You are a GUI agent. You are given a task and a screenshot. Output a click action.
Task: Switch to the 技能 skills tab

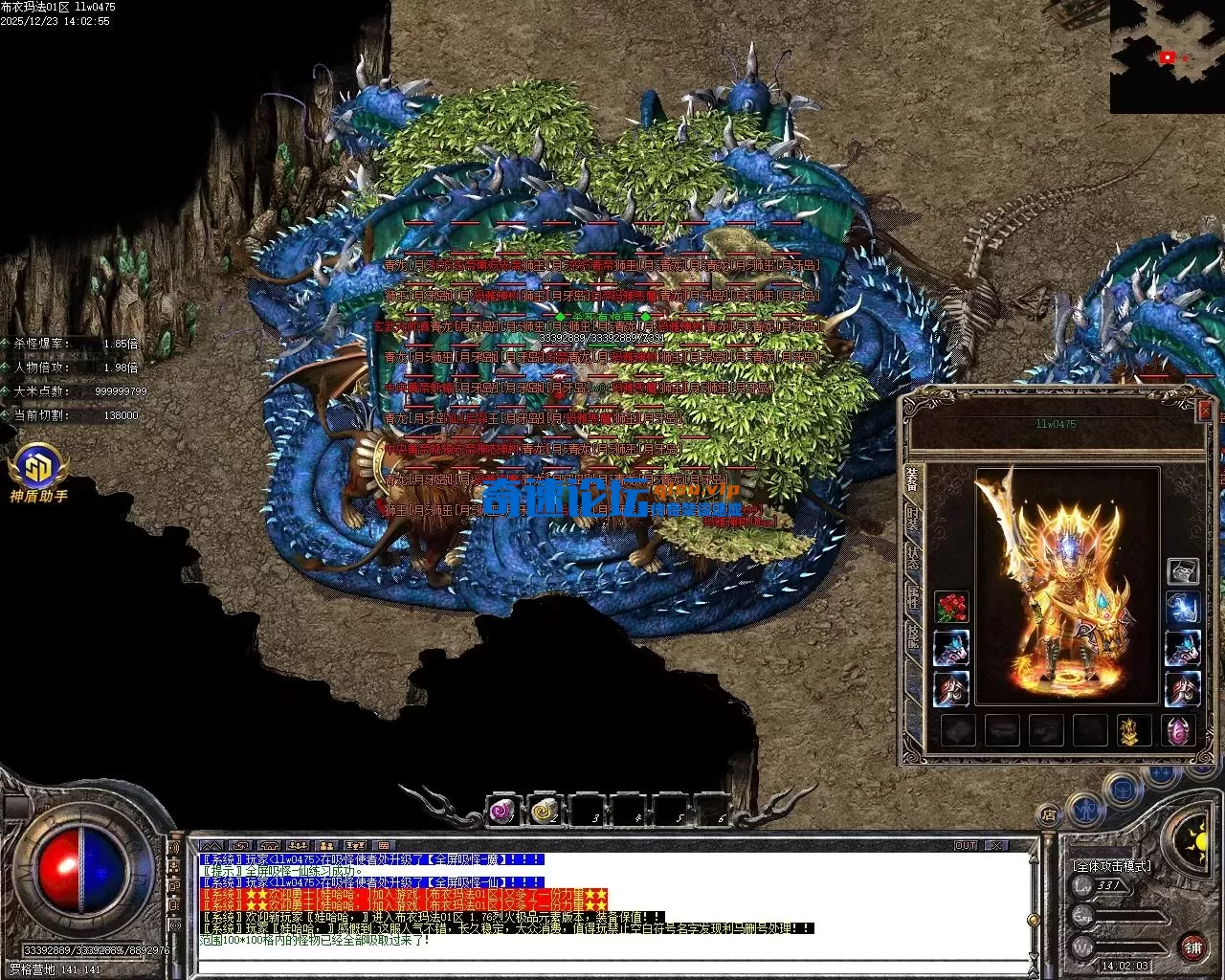coord(912,636)
